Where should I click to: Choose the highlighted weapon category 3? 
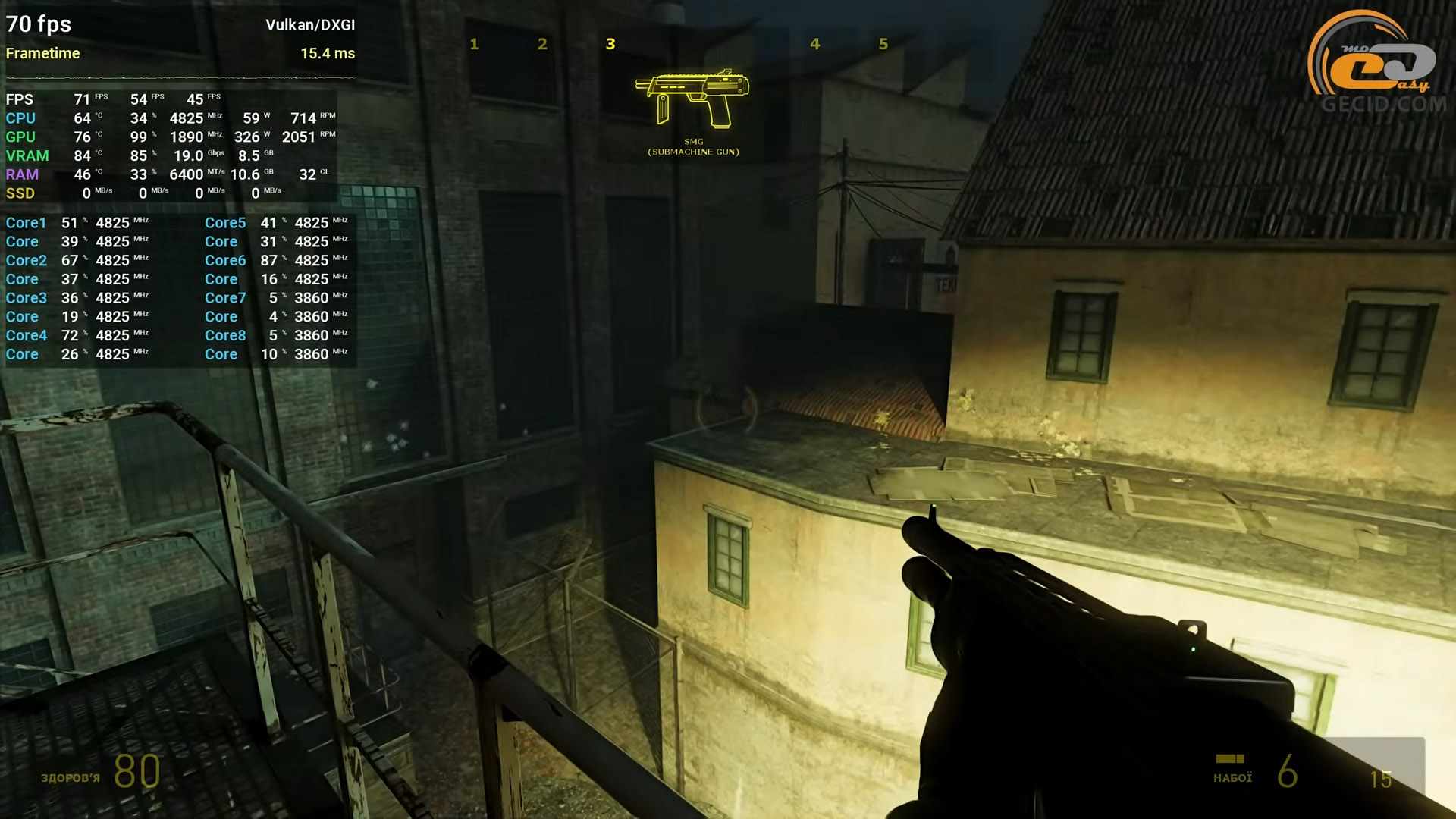pos(610,44)
